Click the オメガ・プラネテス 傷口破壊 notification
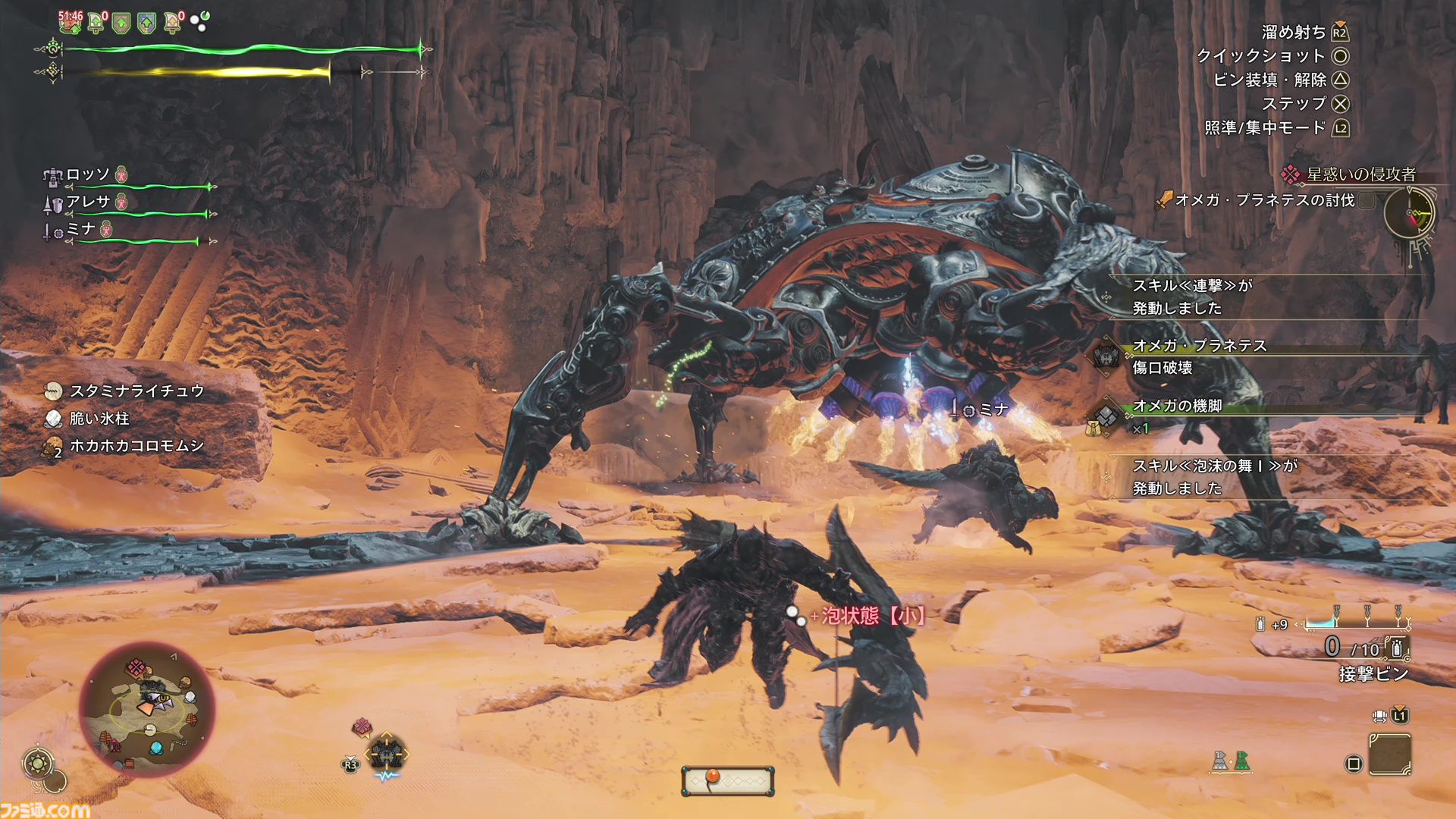1456x819 pixels. click(1200, 356)
